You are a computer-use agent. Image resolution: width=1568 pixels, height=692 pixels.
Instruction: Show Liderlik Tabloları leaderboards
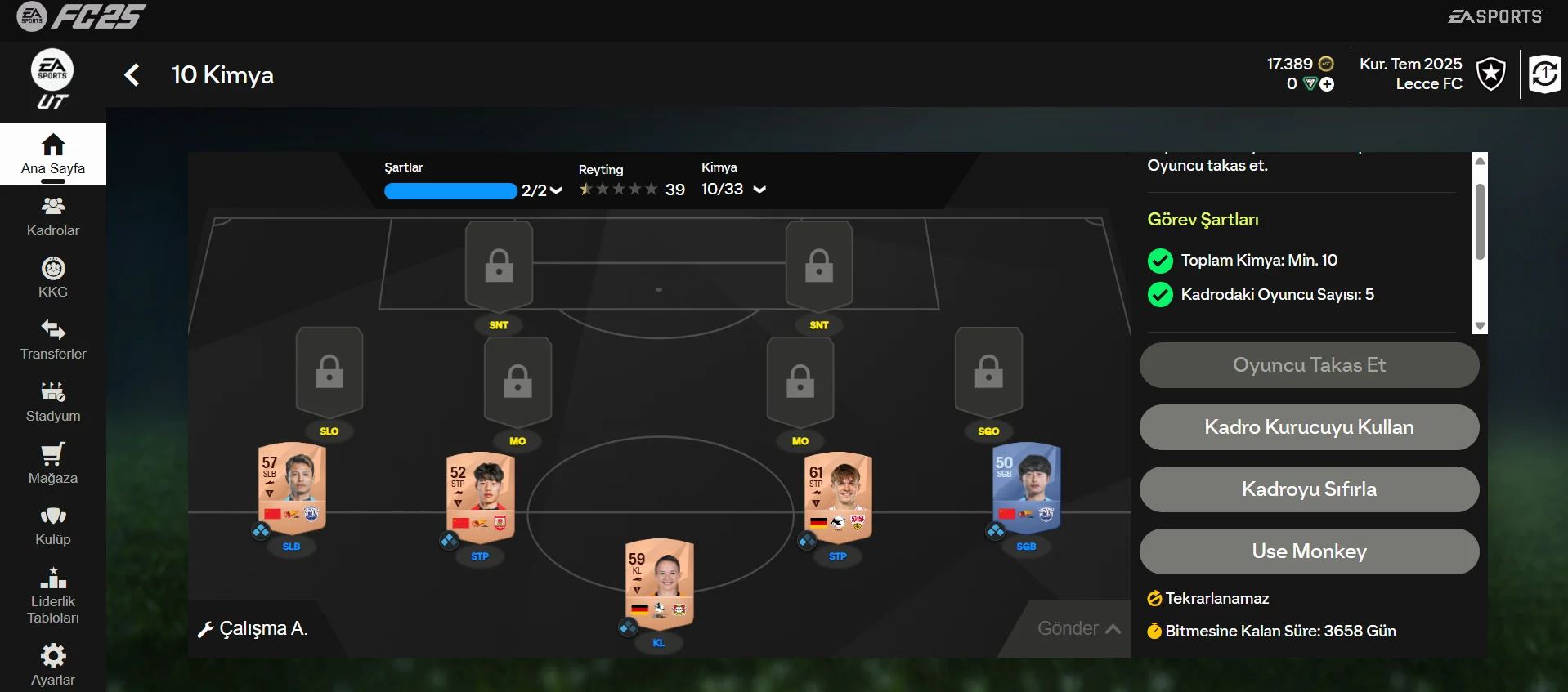click(x=53, y=596)
